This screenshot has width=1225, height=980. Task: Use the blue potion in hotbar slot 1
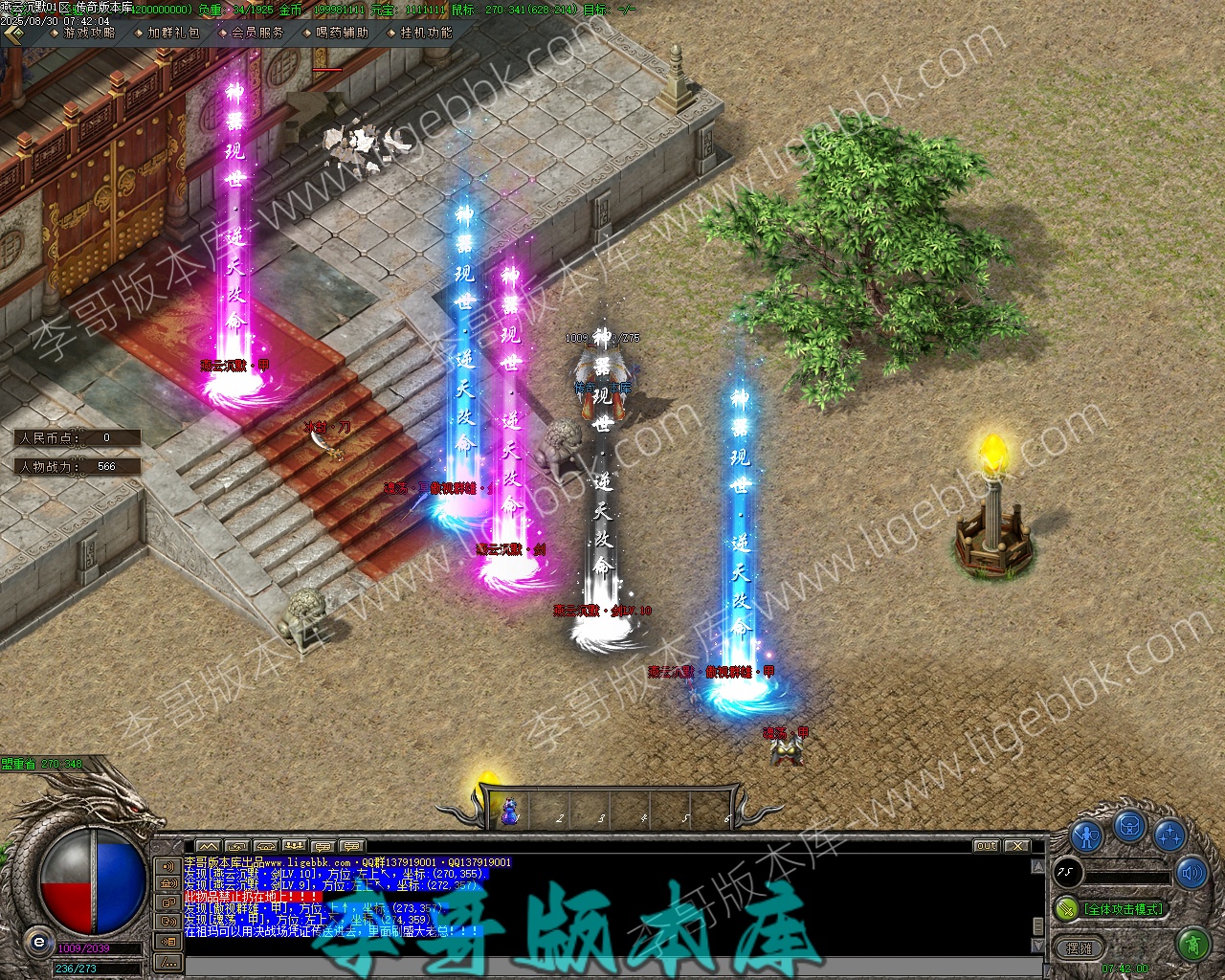point(511,812)
